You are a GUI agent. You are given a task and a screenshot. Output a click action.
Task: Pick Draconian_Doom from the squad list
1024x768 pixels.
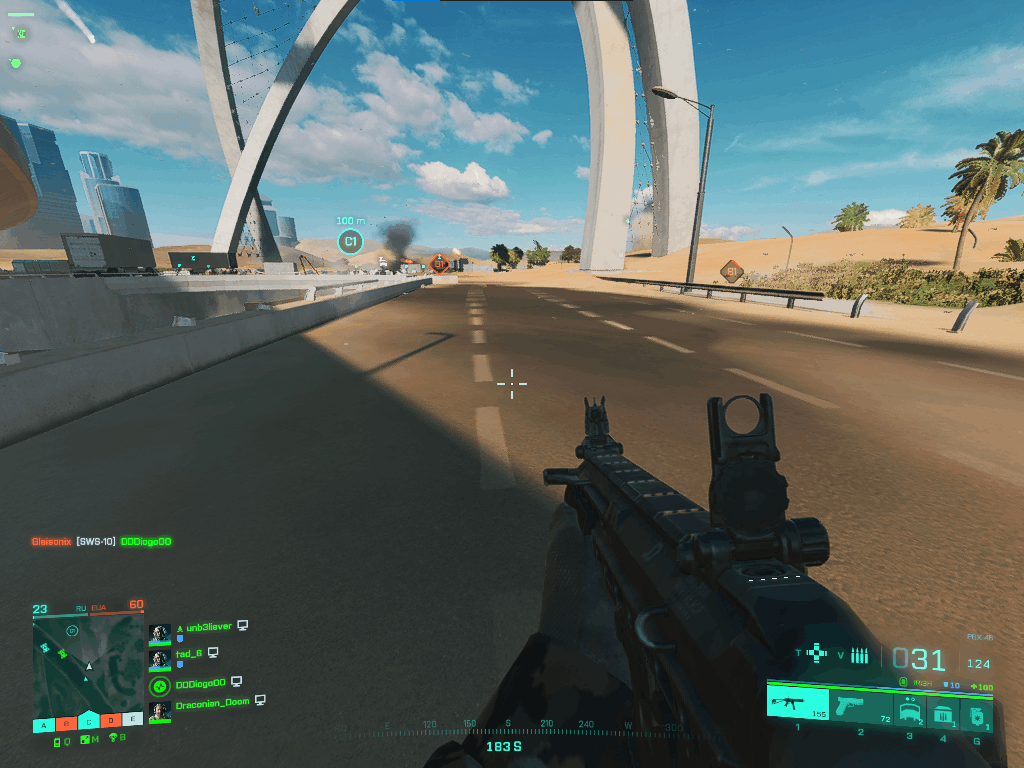[211, 703]
